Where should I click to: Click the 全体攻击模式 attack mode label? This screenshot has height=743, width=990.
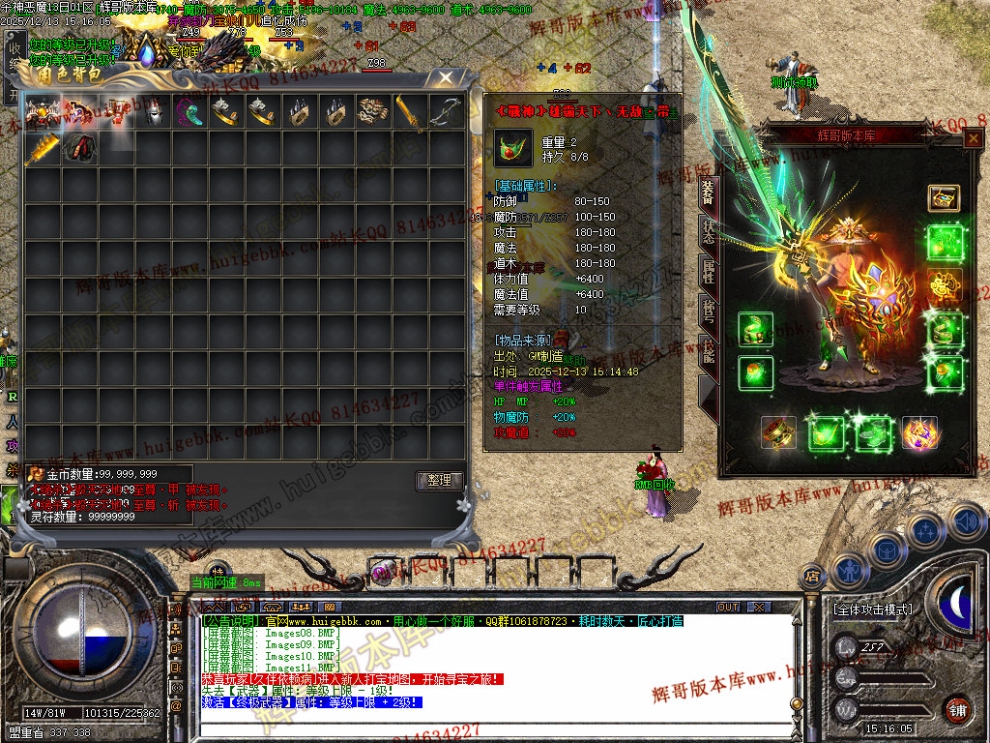[875, 608]
